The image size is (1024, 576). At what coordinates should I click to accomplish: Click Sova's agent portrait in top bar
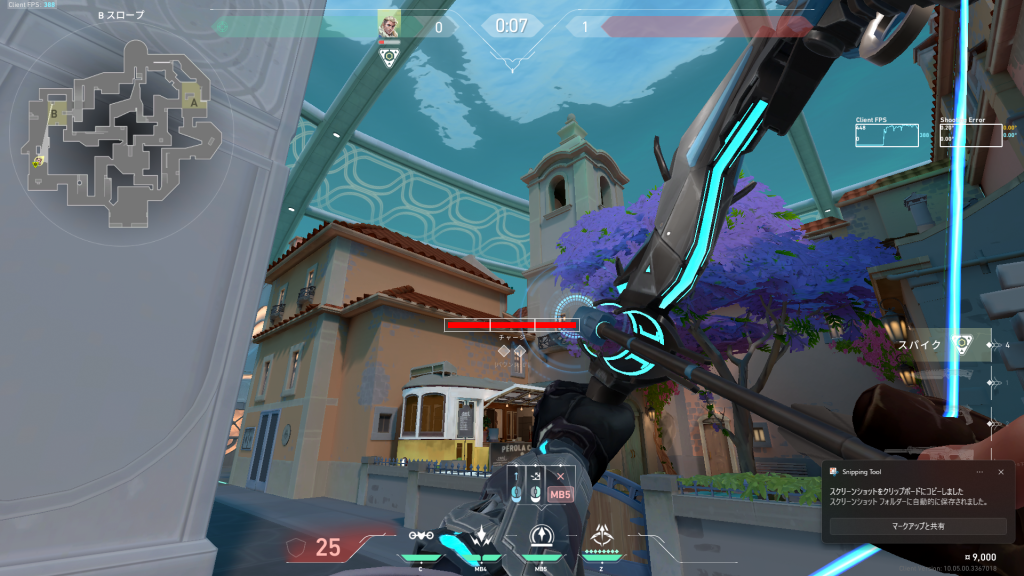[x=389, y=23]
